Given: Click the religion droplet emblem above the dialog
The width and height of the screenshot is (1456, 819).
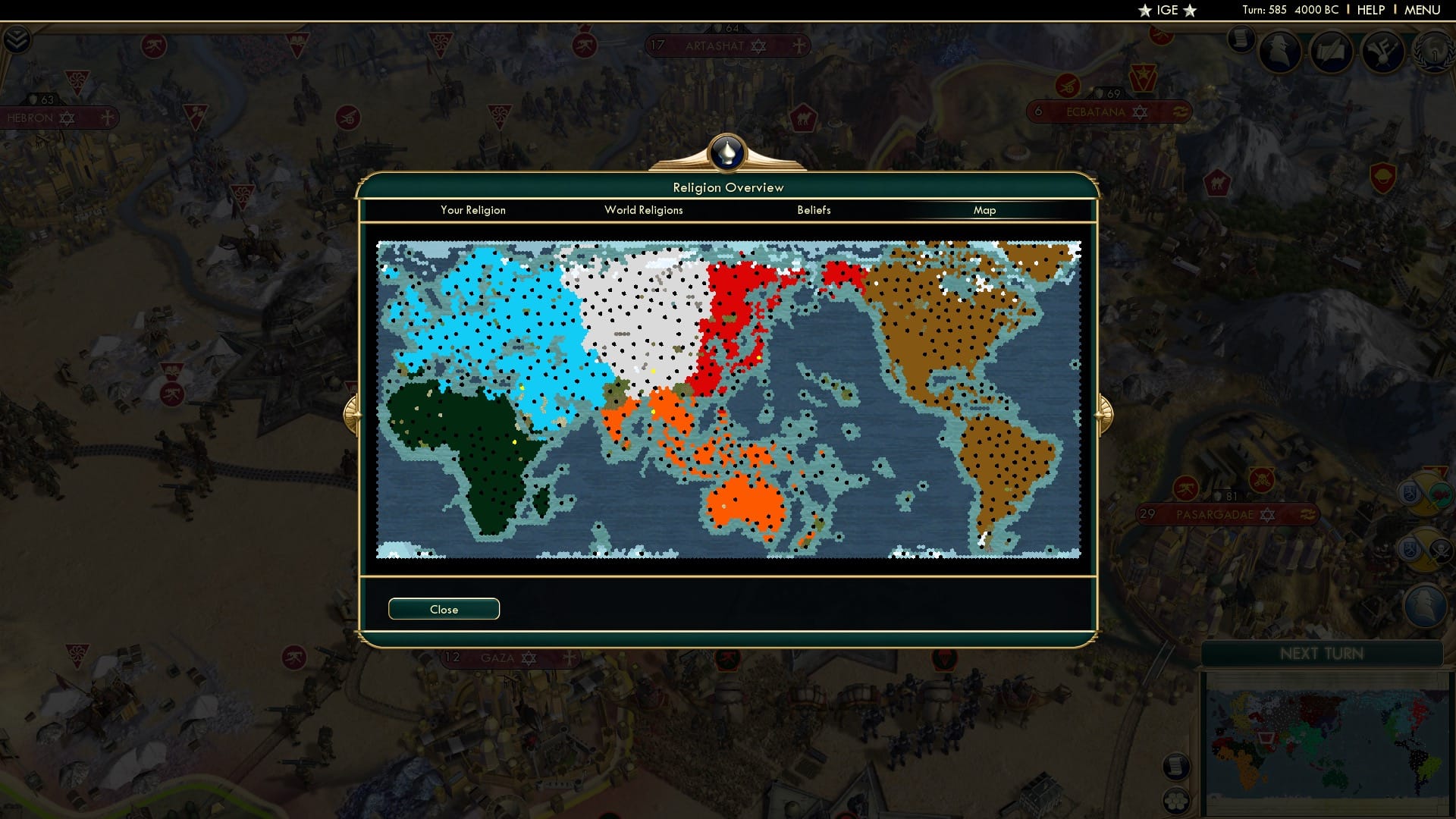Looking at the screenshot, I should point(727,152).
